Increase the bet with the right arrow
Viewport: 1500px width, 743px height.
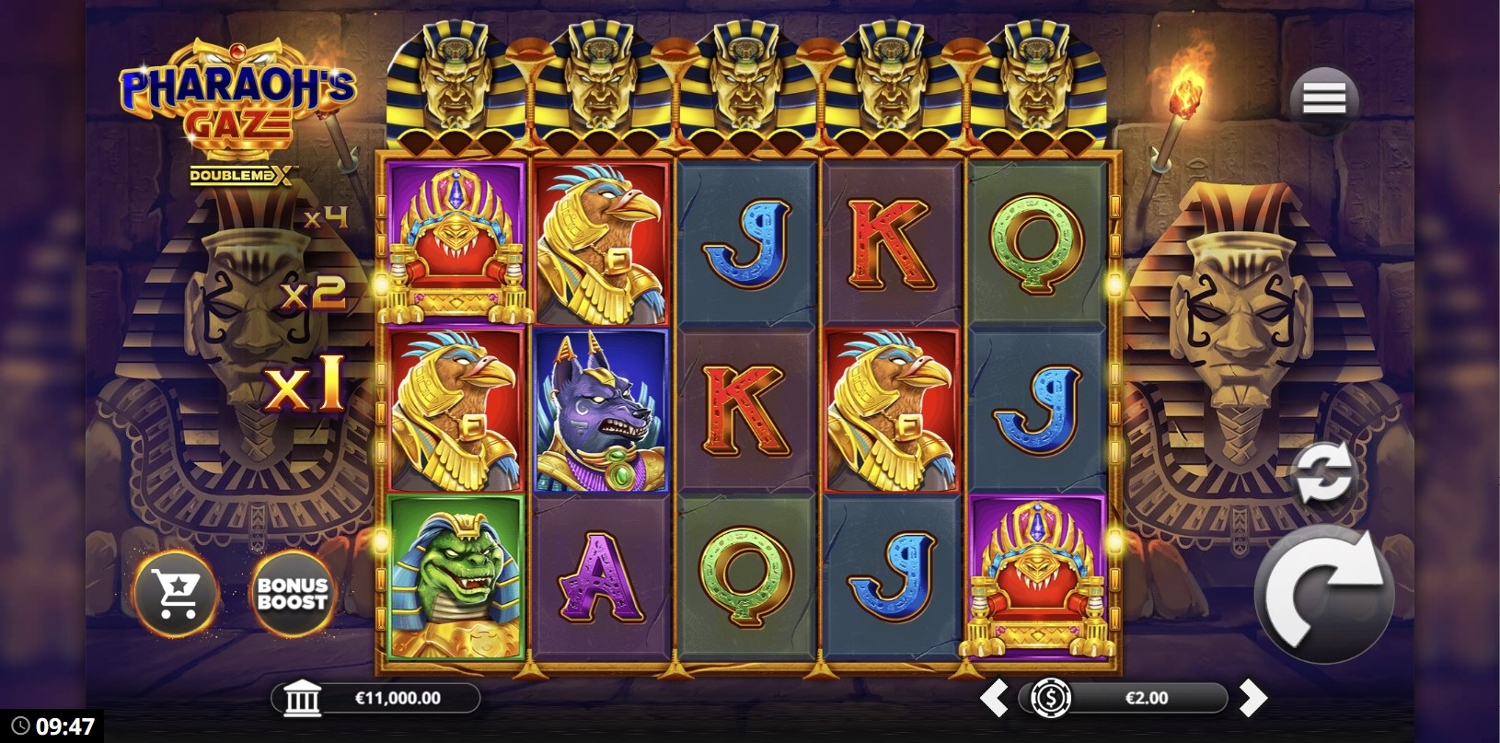point(1253,698)
